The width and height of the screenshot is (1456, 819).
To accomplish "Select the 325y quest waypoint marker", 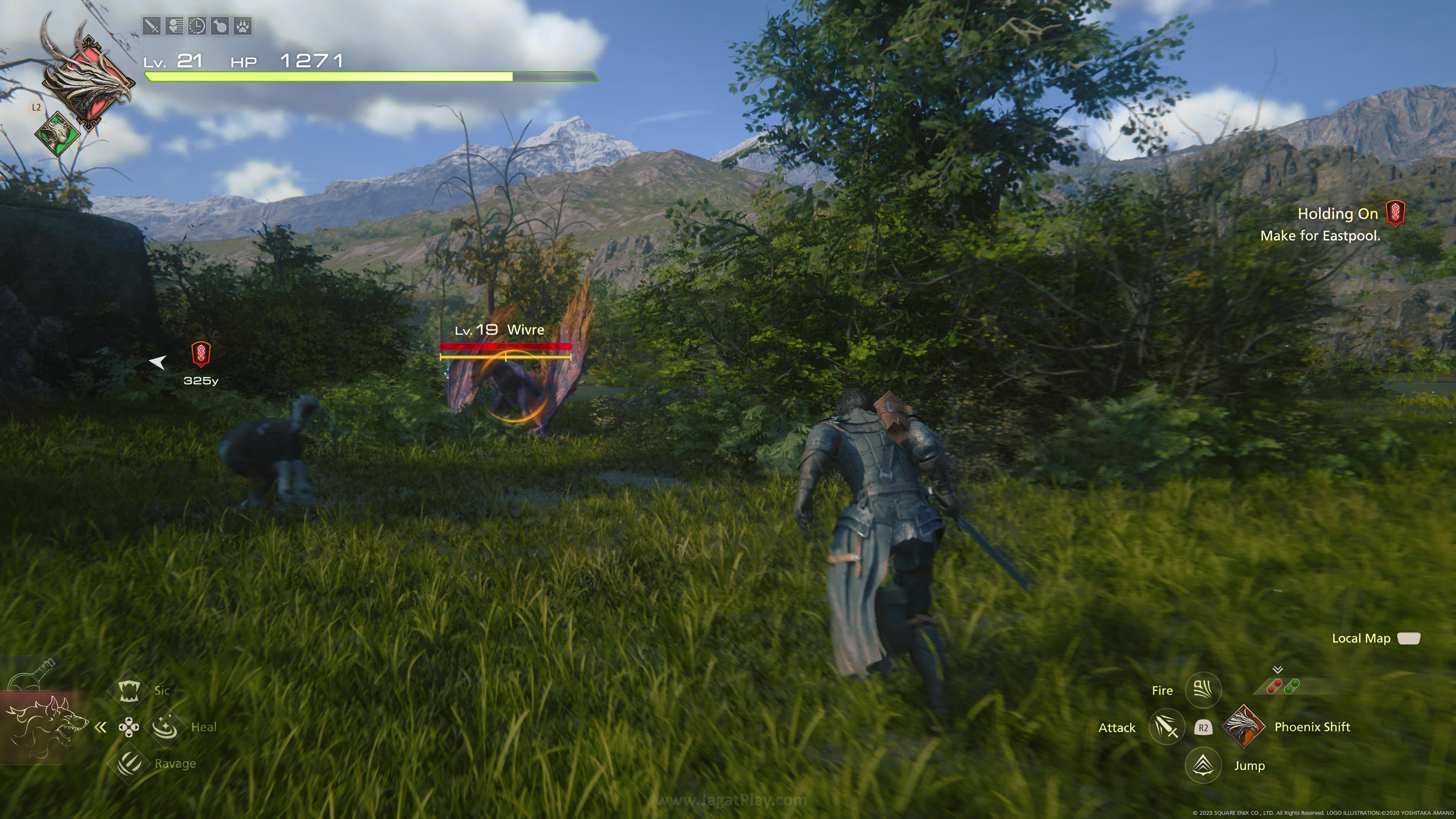I will (x=201, y=355).
